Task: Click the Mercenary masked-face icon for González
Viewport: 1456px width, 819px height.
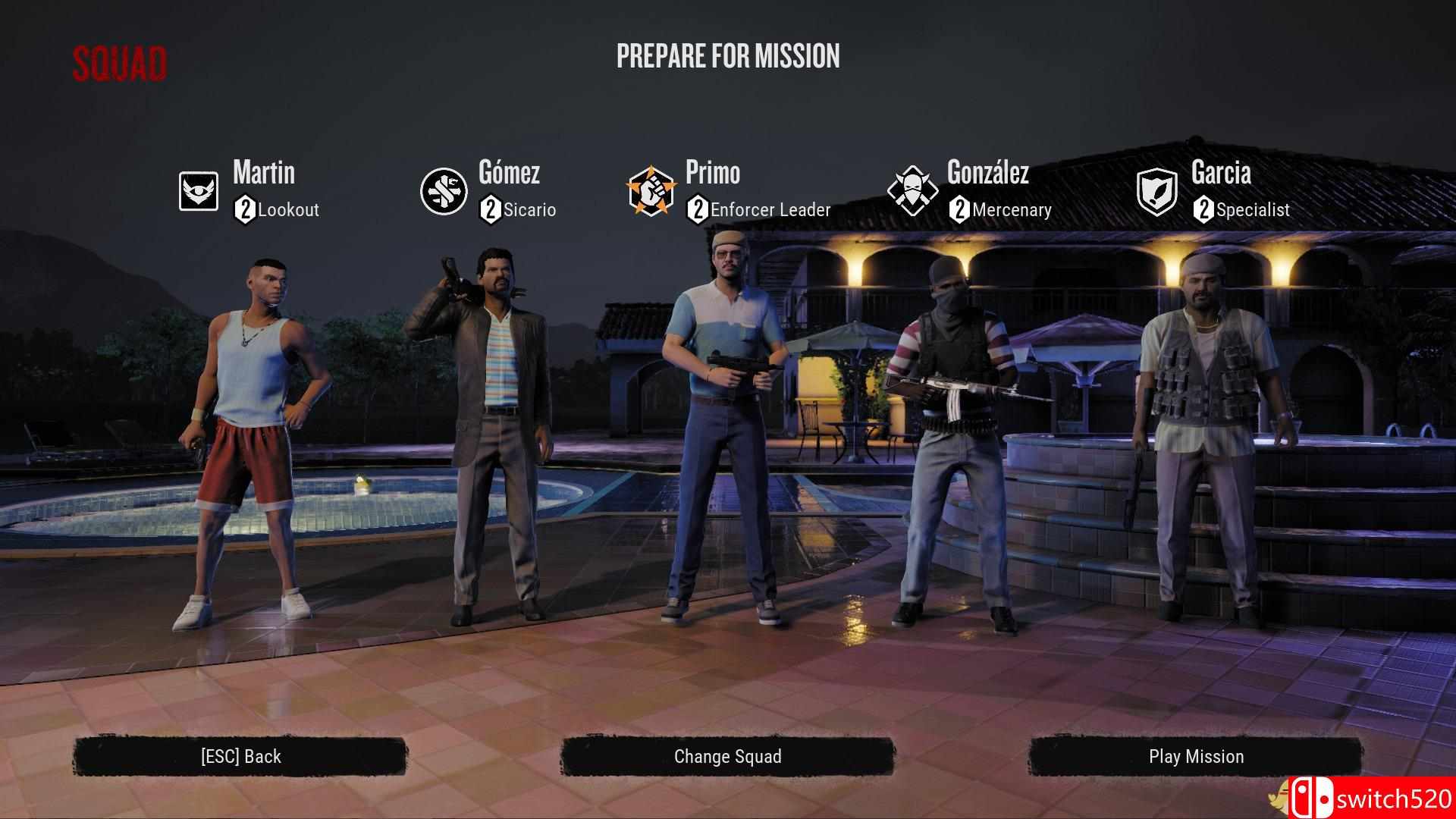Action: (913, 191)
